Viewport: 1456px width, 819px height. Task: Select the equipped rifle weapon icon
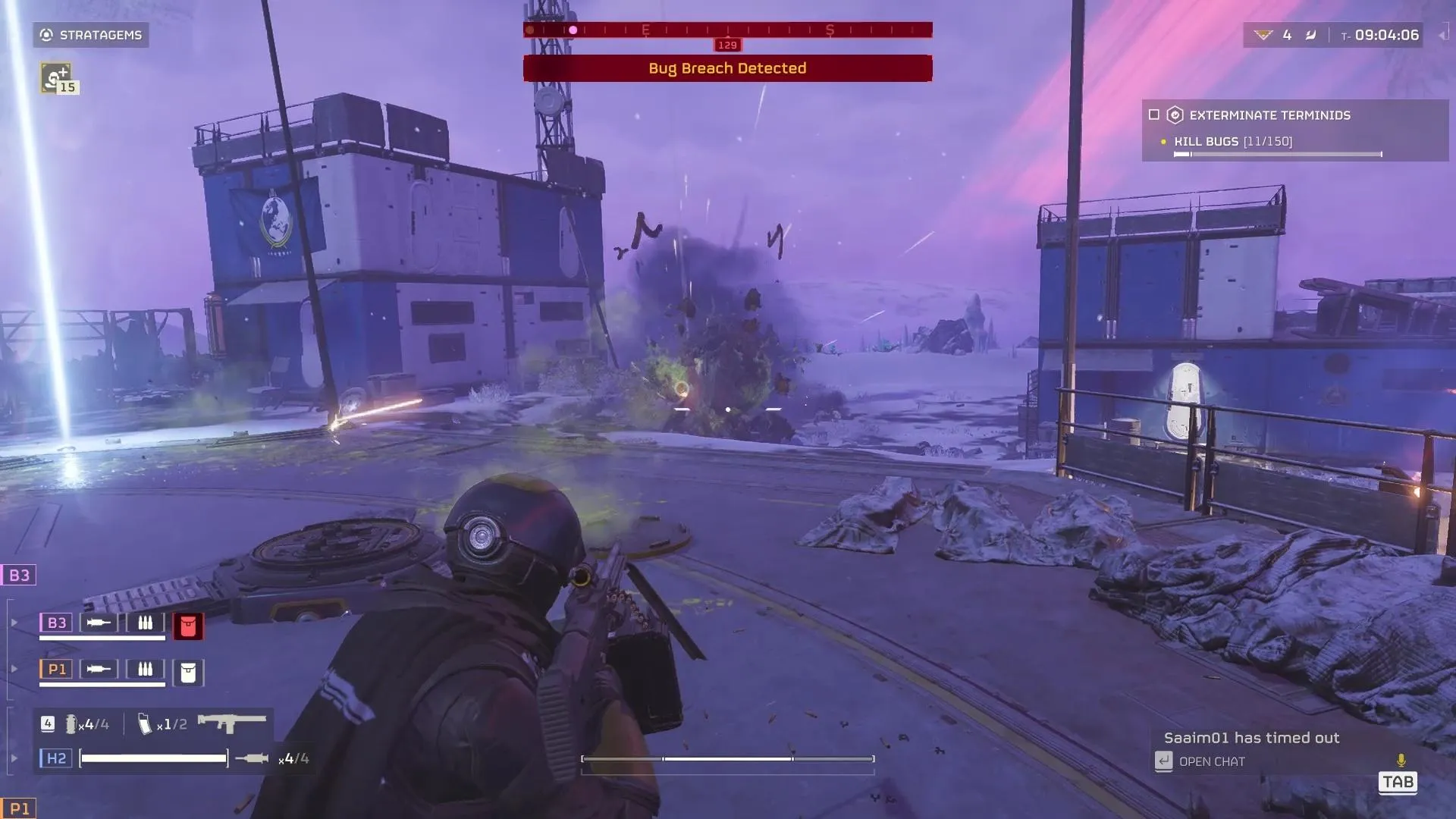(232, 723)
